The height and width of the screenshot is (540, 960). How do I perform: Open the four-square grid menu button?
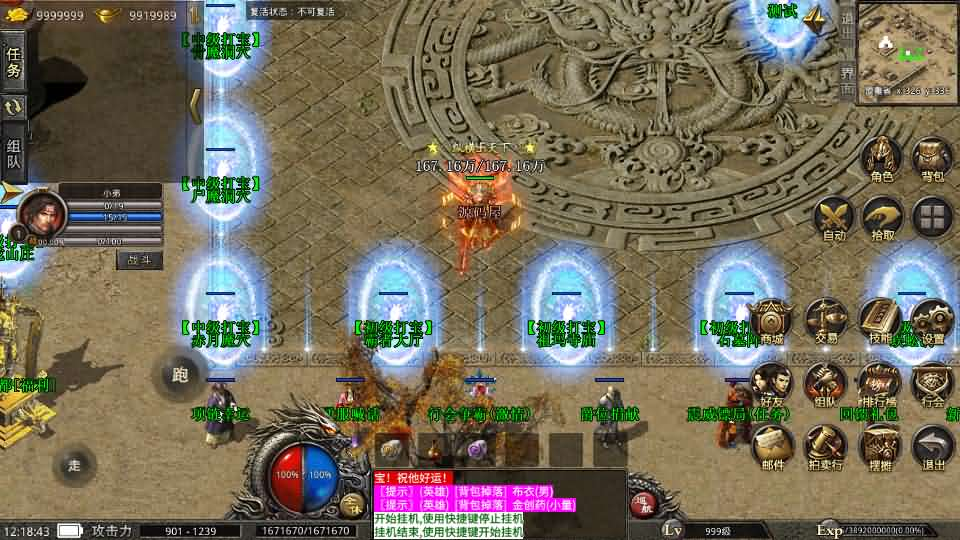[932, 217]
